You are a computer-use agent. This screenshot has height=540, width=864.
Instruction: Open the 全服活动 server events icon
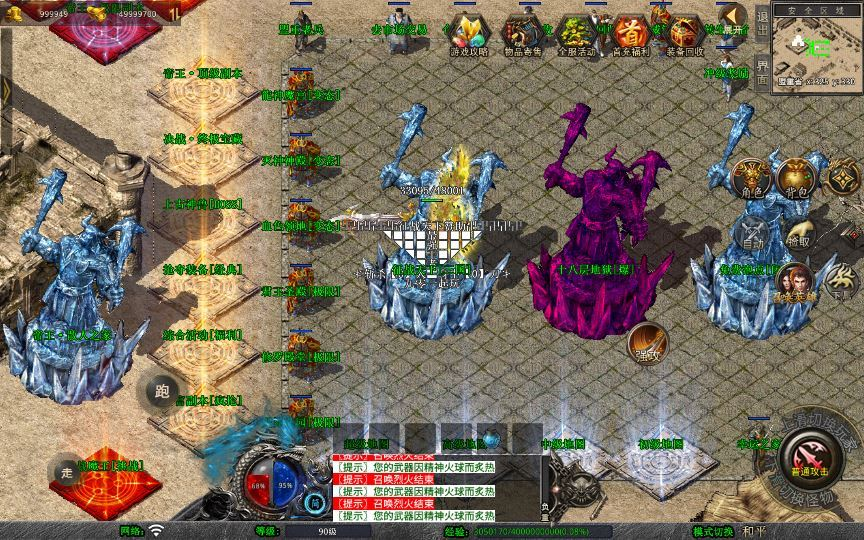(576, 35)
